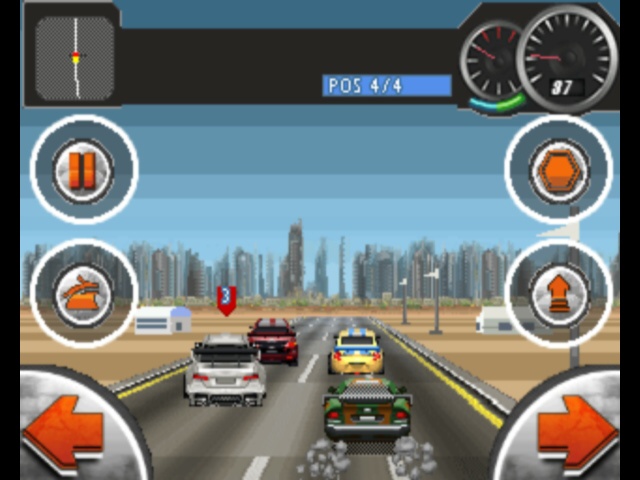Tap the orange hexagon brake button
The height and width of the screenshot is (480, 640).
(558, 170)
